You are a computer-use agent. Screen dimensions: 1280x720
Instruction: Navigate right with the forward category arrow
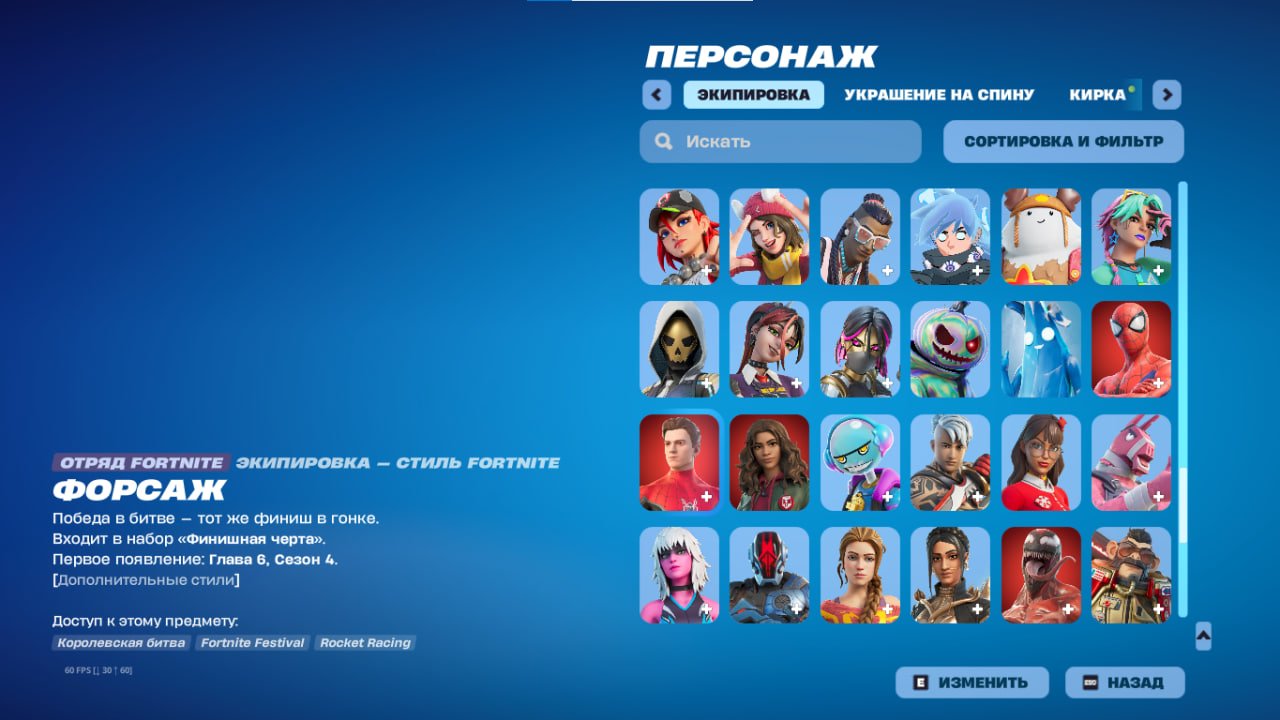(x=1166, y=93)
